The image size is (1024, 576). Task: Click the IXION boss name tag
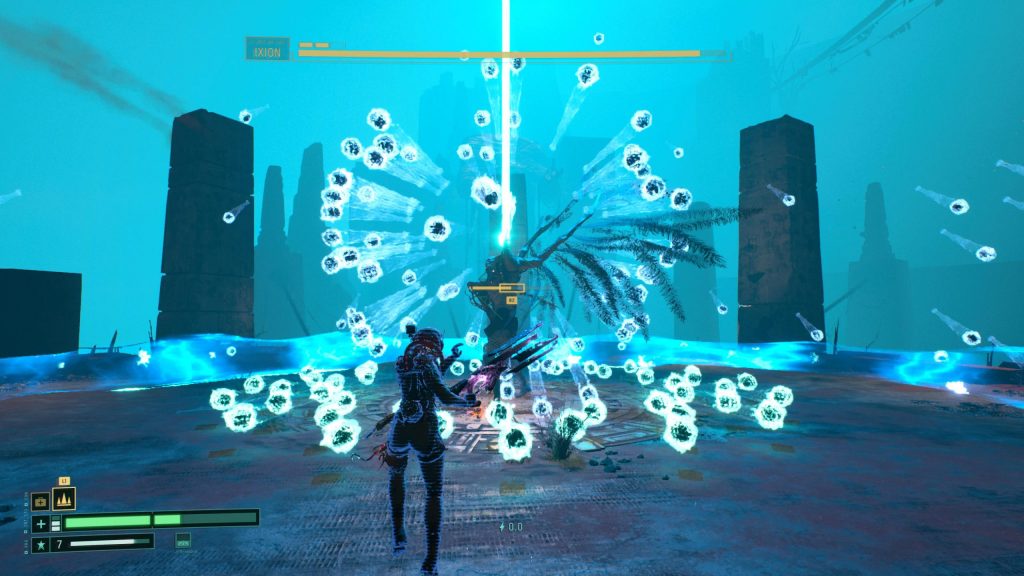point(267,48)
